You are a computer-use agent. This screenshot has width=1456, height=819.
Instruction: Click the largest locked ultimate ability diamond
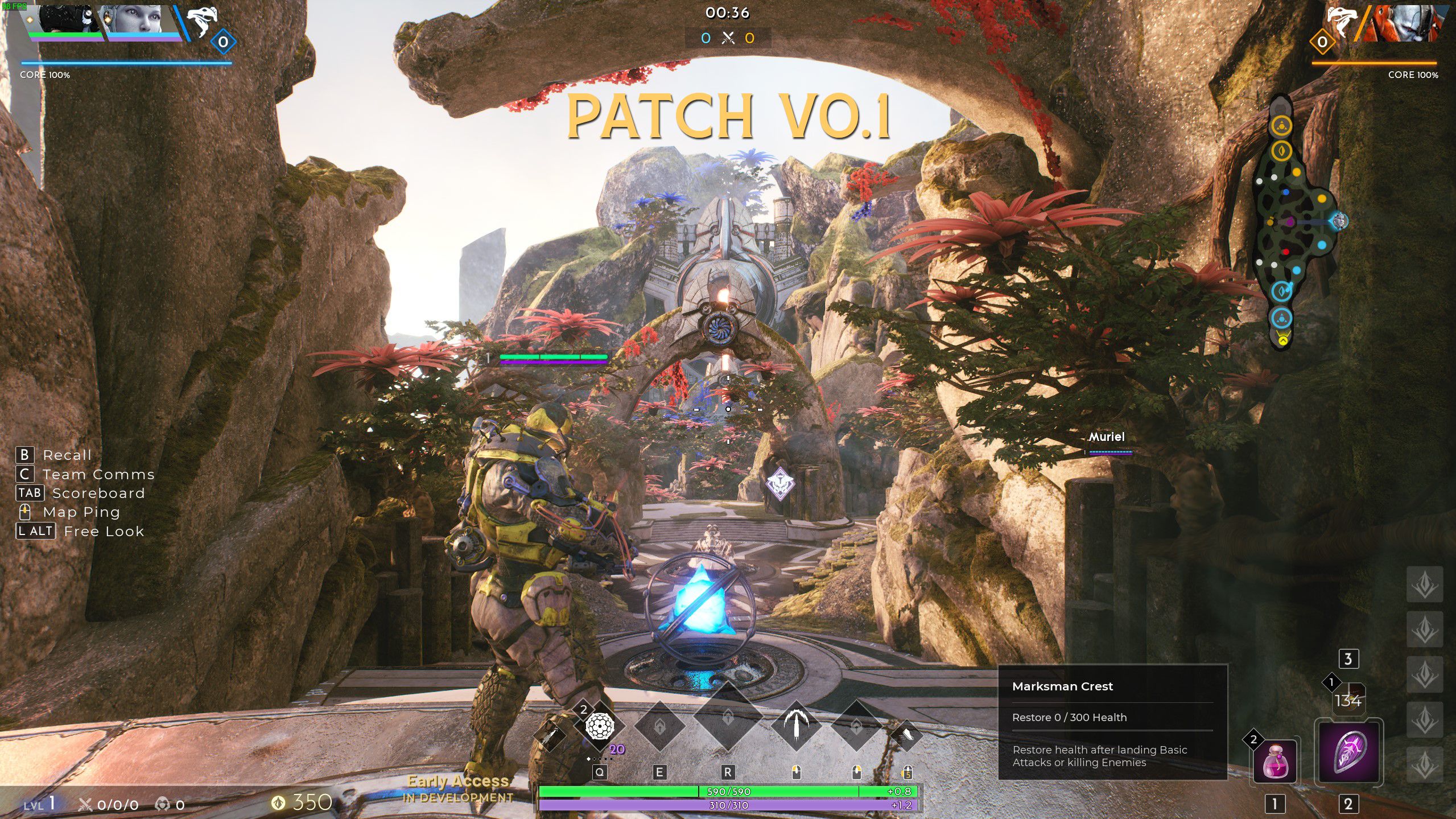point(728,718)
